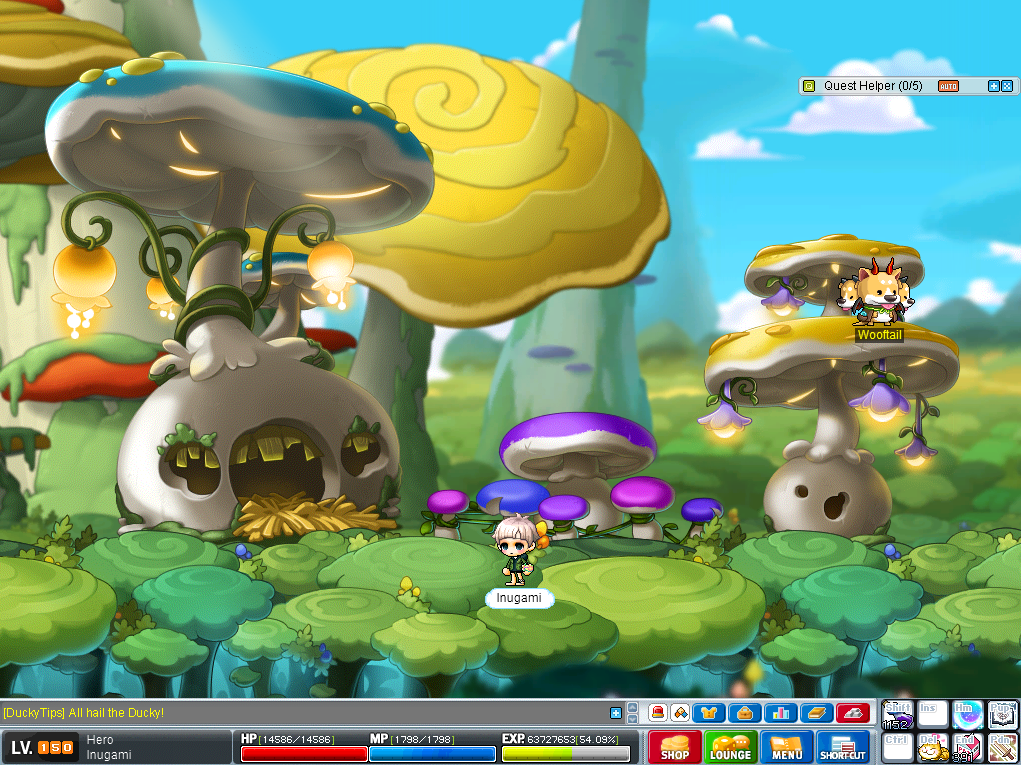Click the Quest Helper rightmost window button
The height and width of the screenshot is (765, 1021).
pos(1007,86)
